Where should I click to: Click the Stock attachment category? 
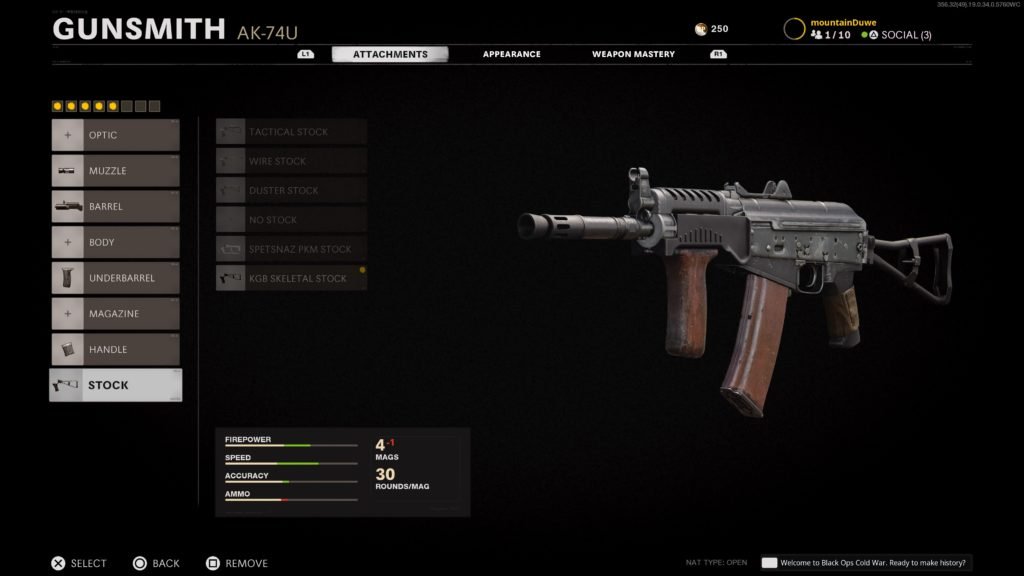click(115, 385)
